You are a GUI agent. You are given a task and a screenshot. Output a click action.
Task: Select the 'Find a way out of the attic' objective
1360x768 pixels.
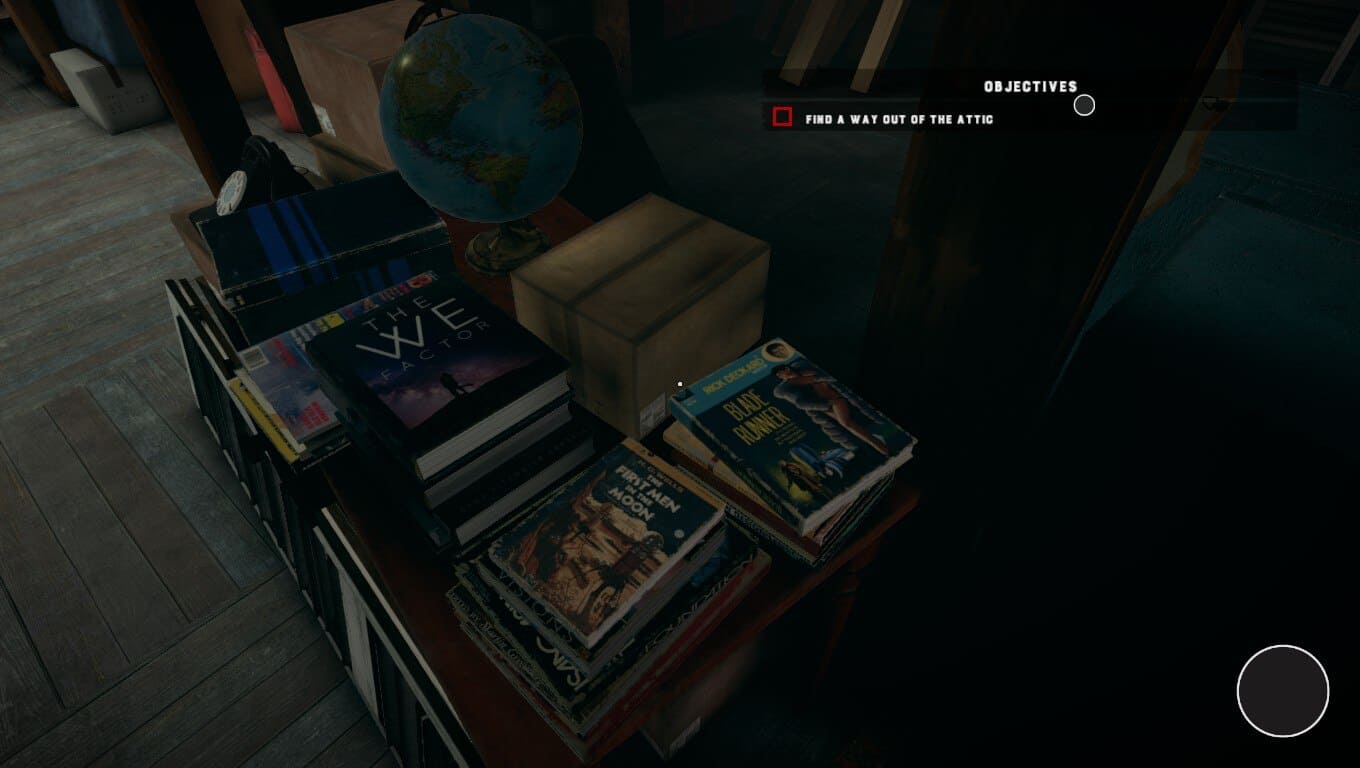click(899, 119)
